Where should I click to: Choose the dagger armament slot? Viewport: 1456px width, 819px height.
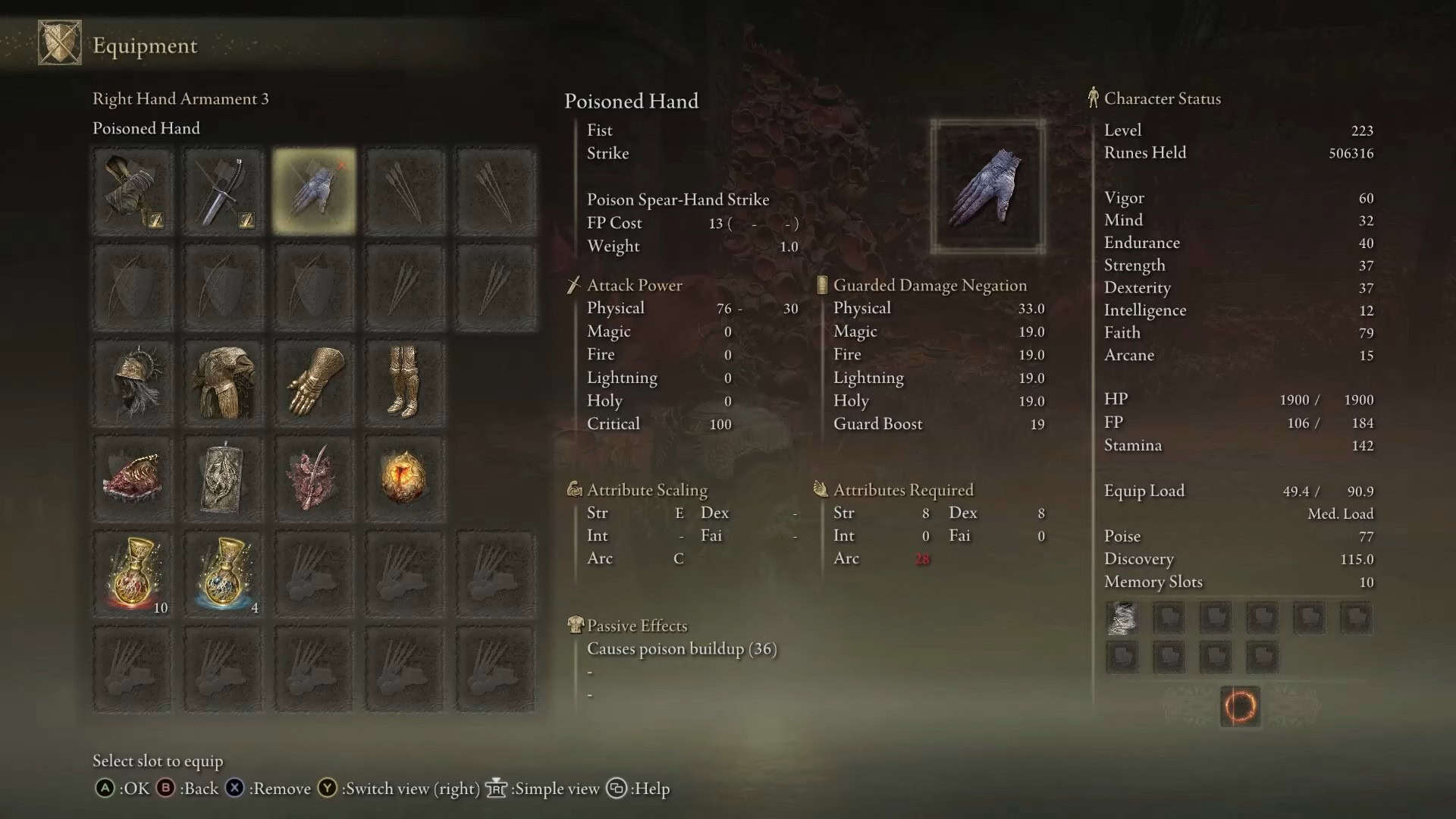tap(223, 191)
